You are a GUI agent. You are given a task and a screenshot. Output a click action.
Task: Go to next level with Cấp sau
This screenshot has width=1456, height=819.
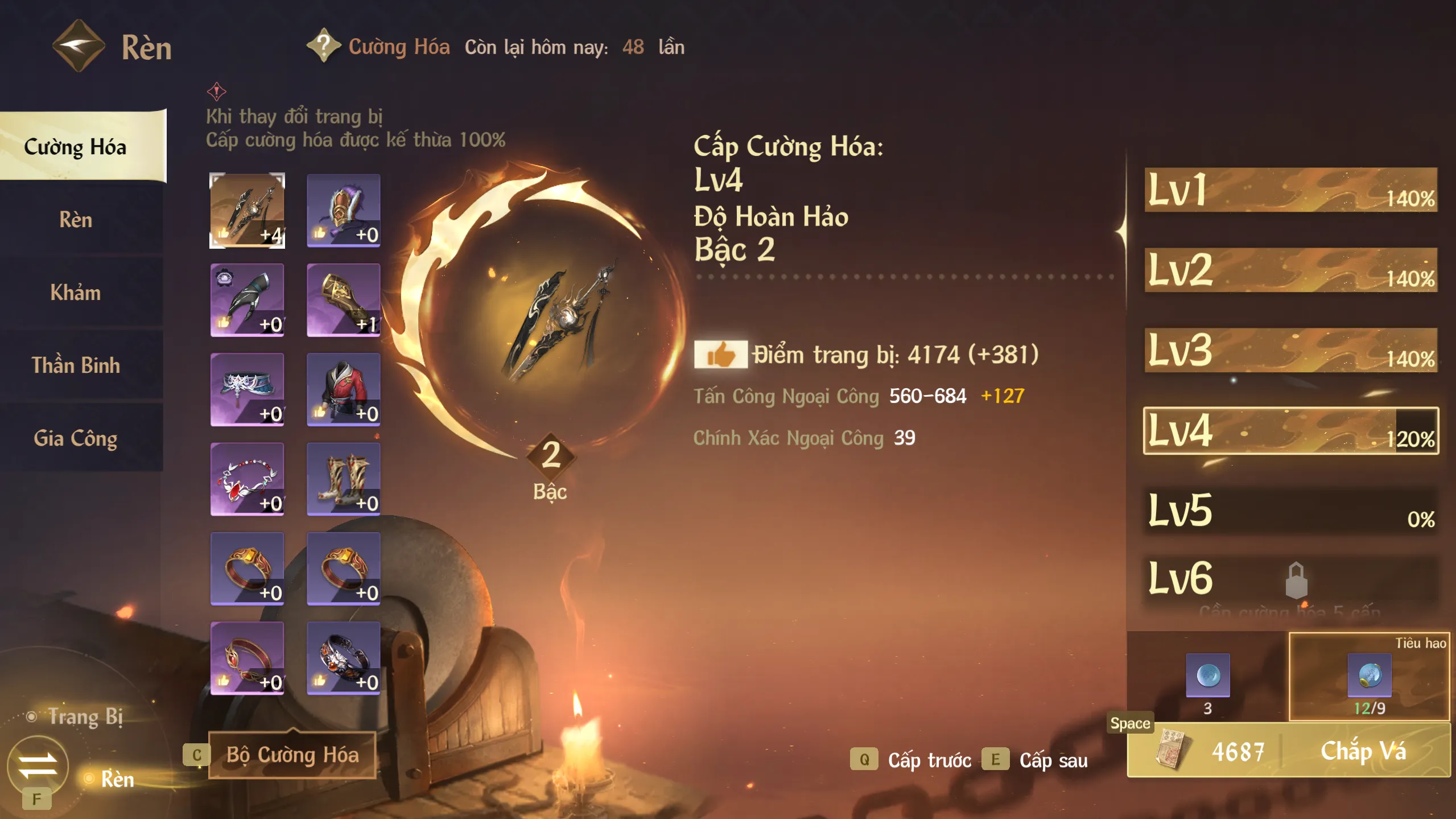[1053, 760]
